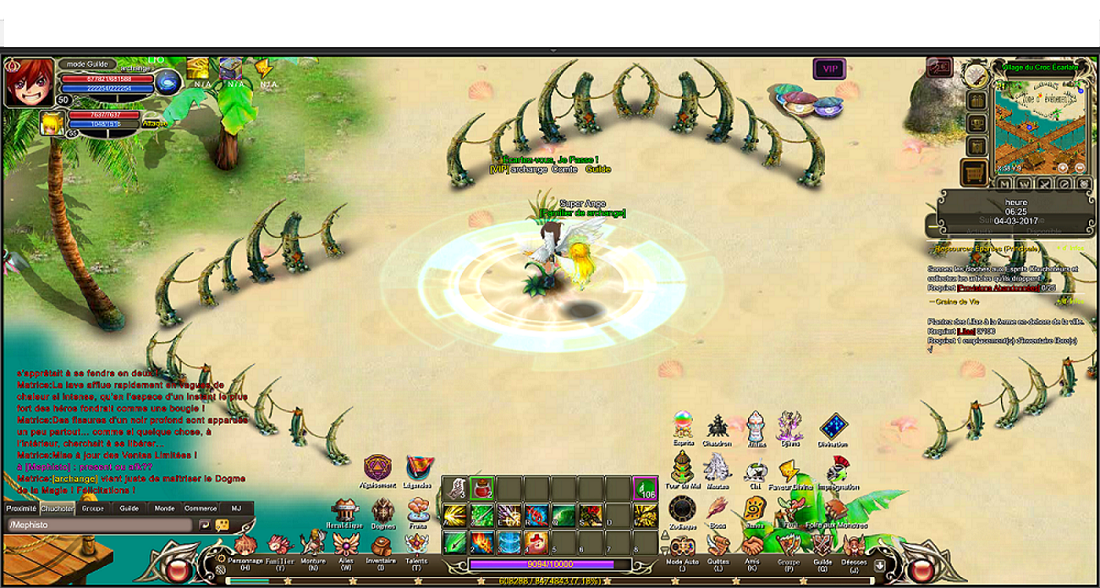Open the Tour de Mal icon
This screenshot has width=1100, height=588.
(x=682, y=467)
